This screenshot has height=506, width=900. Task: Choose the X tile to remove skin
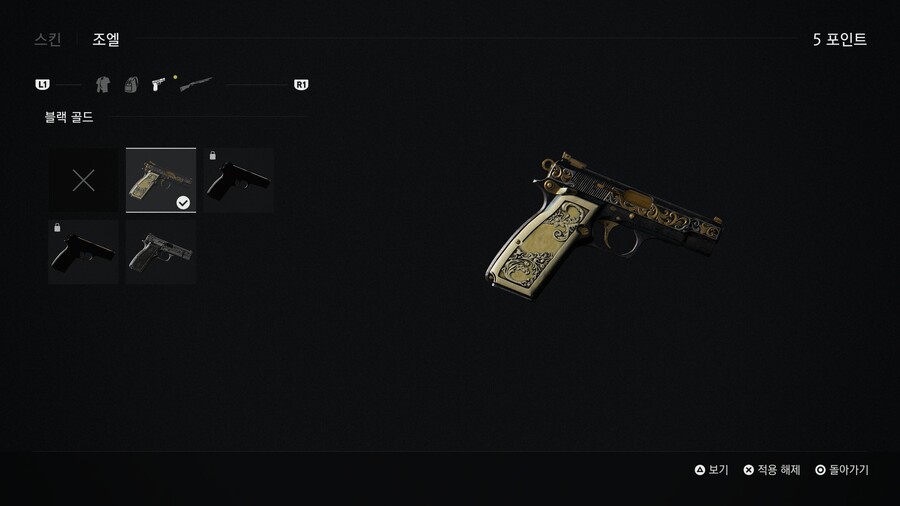point(84,180)
